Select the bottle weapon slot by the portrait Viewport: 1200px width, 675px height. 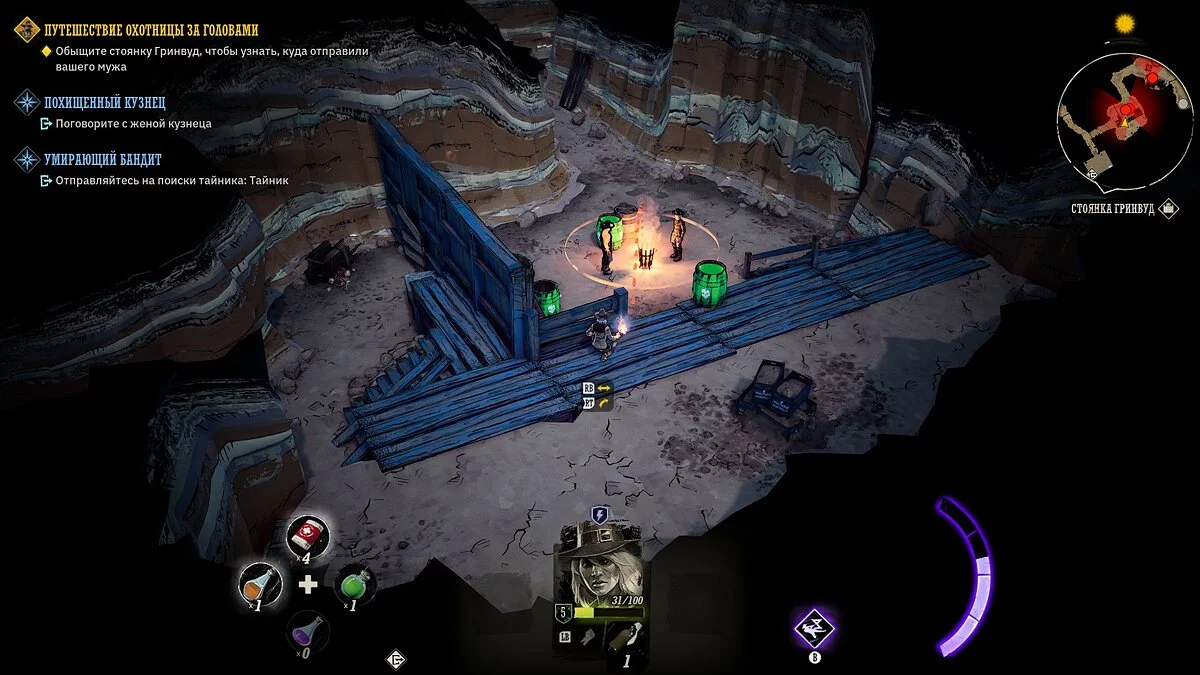click(x=625, y=638)
